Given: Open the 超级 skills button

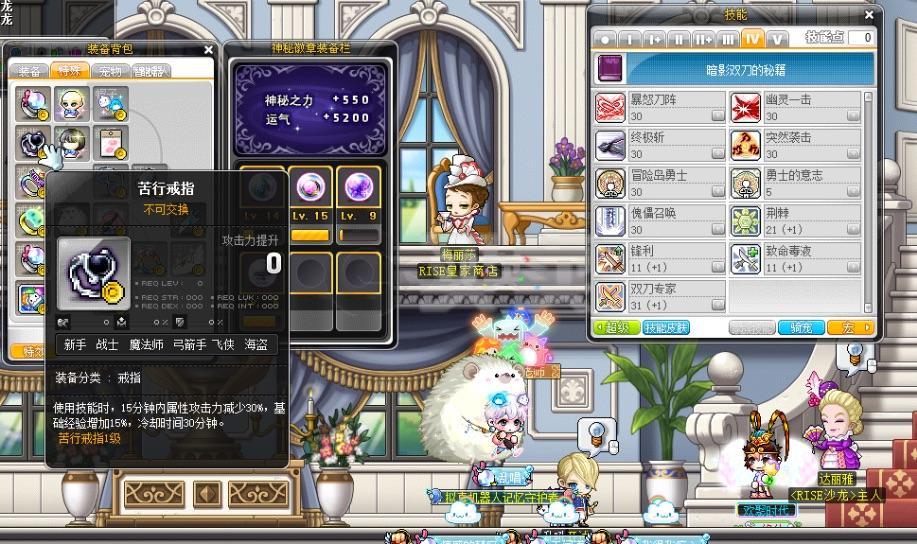Looking at the screenshot, I should 614,328.
